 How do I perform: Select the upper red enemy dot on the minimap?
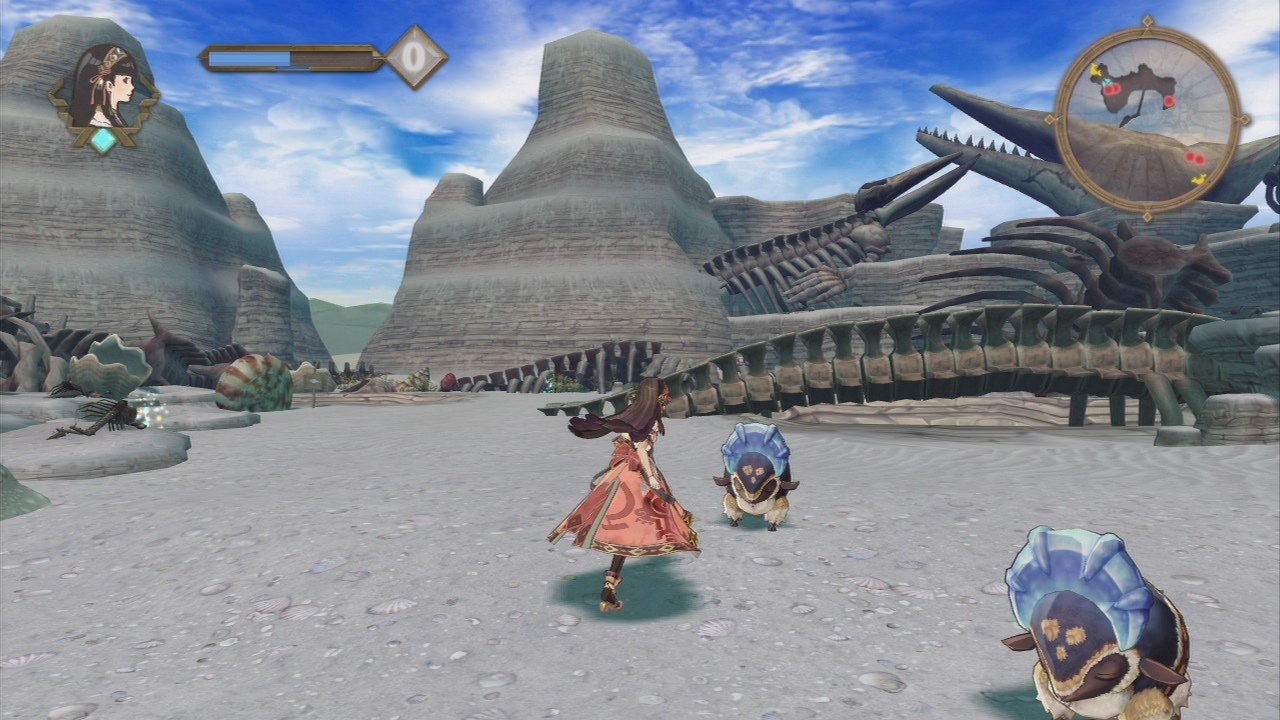(x=1168, y=101)
